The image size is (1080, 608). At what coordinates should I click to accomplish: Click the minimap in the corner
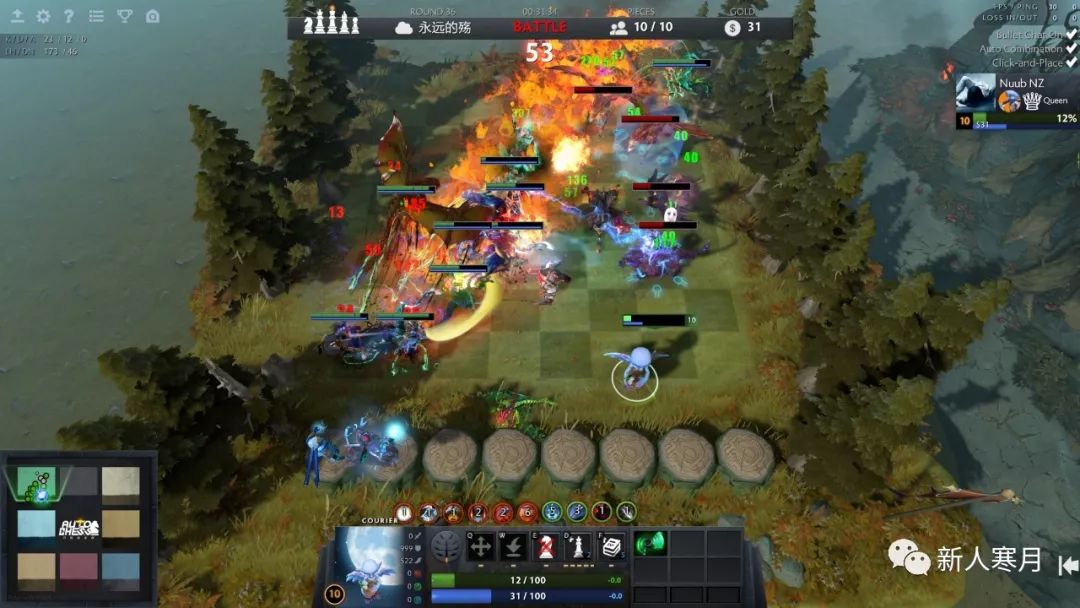(78, 527)
